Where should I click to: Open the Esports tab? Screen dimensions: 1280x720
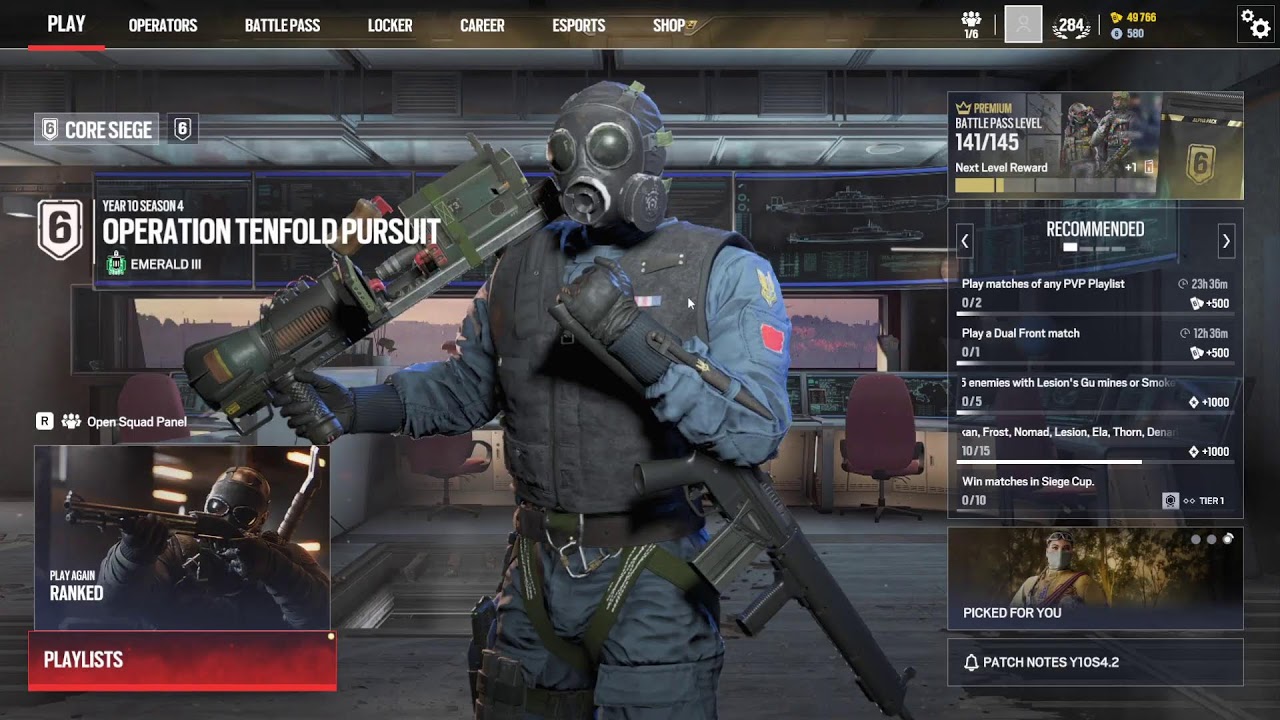coord(578,26)
